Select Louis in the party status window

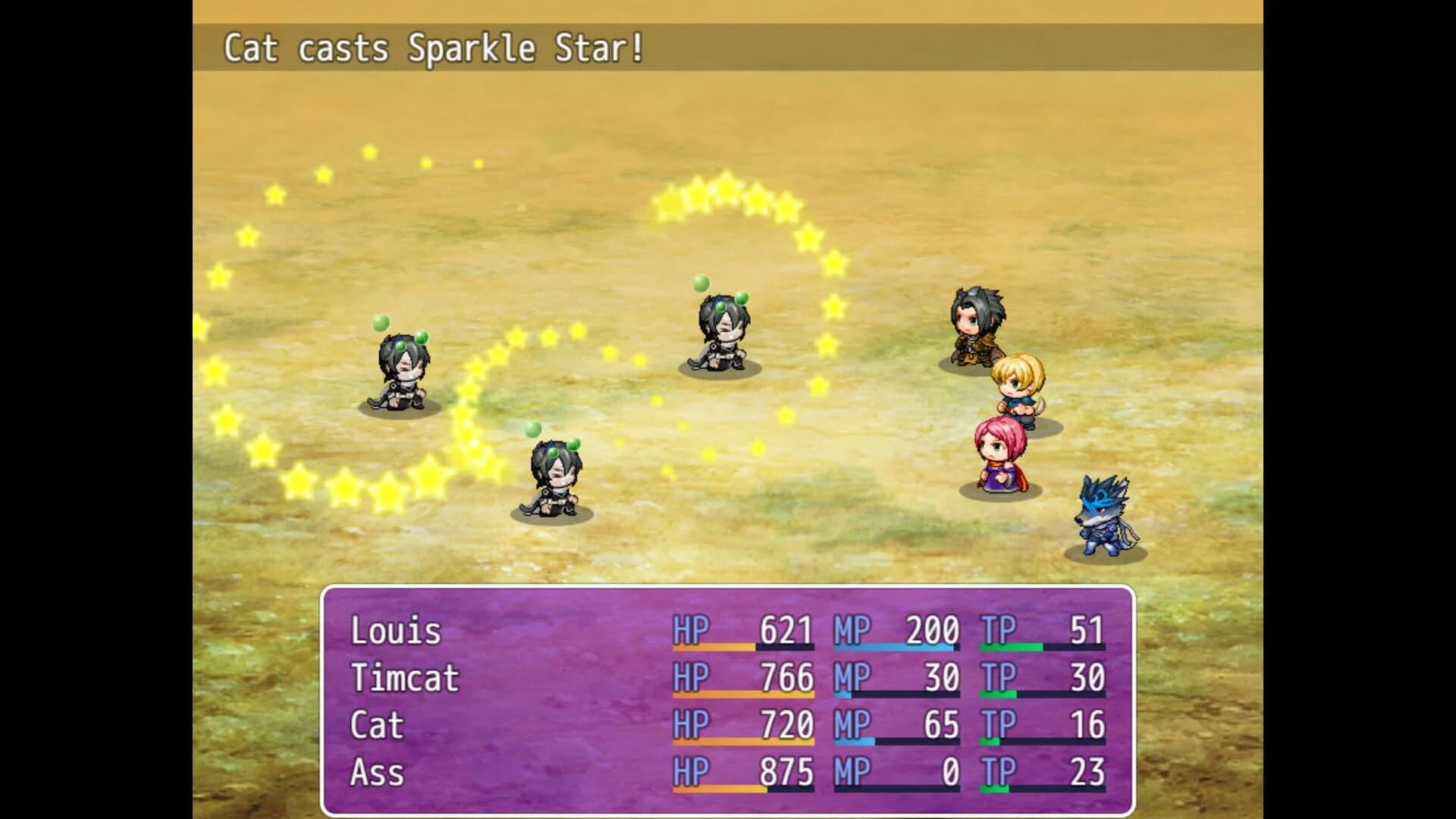coord(394,629)
